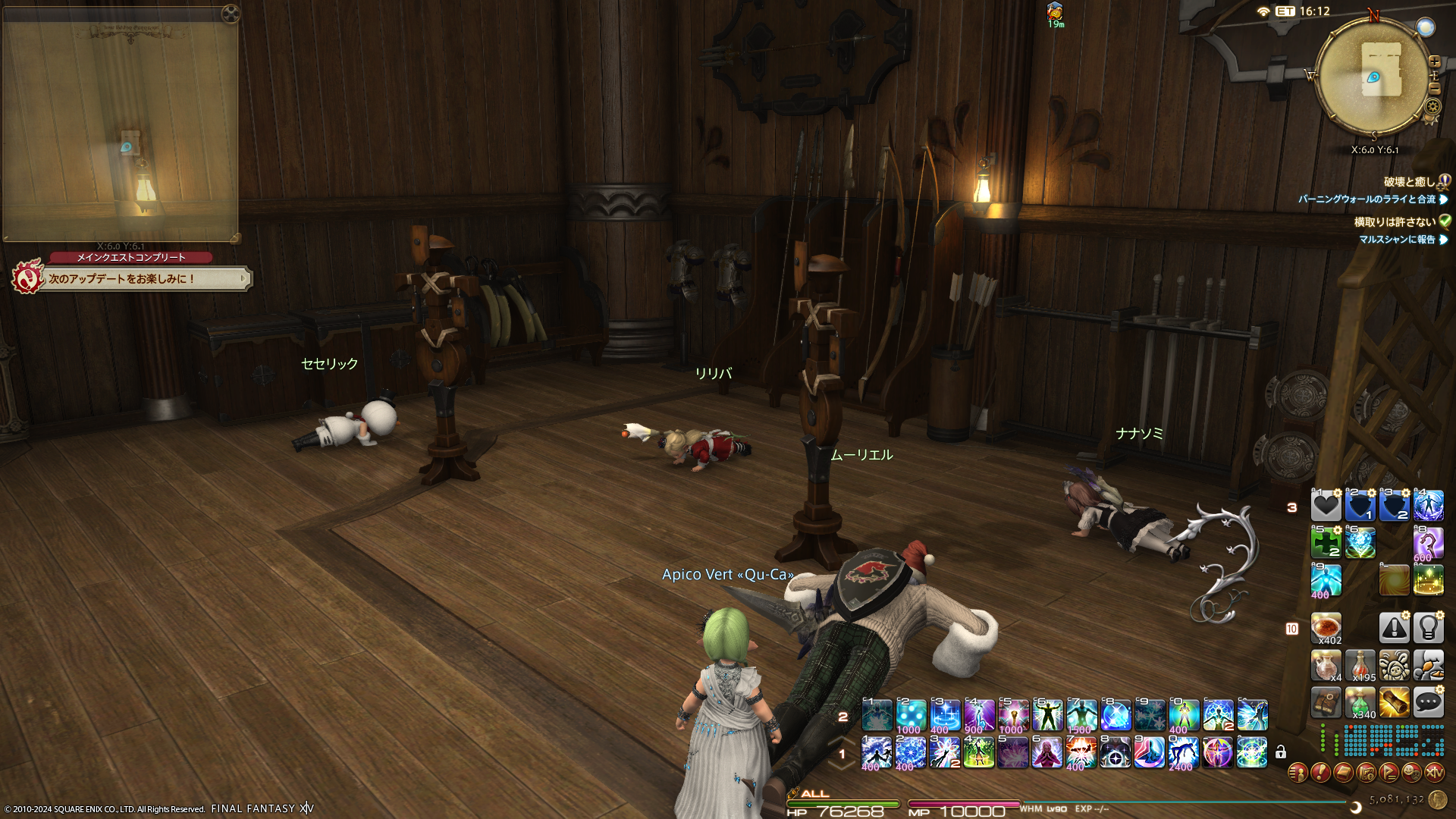The width and height of the screenshot is (1456, 819).
Task: Zoom in the minimap with plus button
Action: 1434,61
